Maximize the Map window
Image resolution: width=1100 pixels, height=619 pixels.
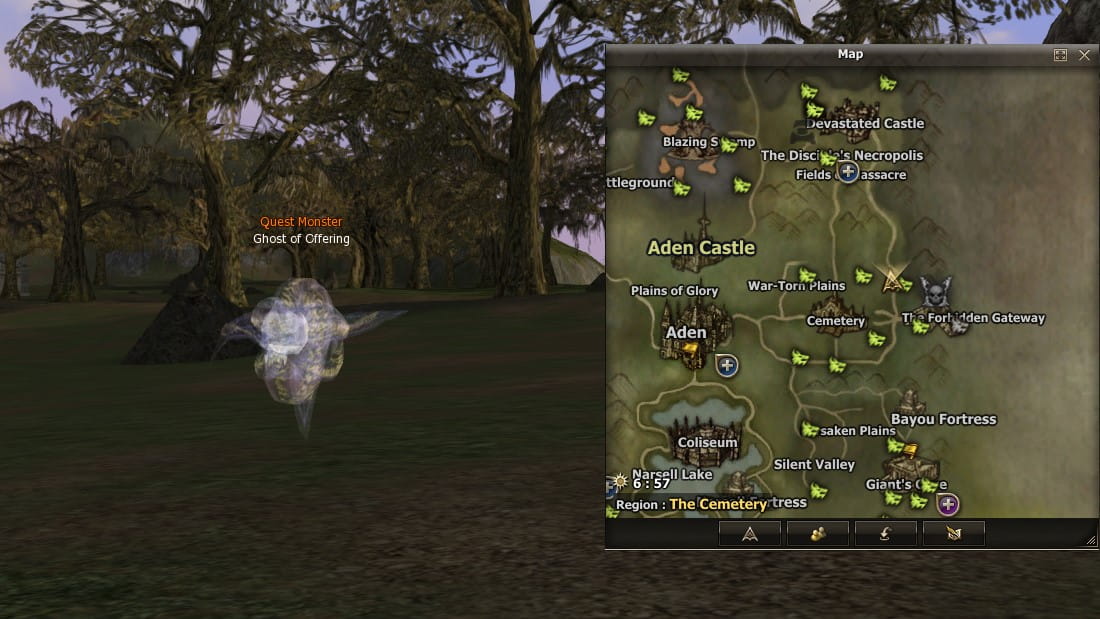(1061, 55)
